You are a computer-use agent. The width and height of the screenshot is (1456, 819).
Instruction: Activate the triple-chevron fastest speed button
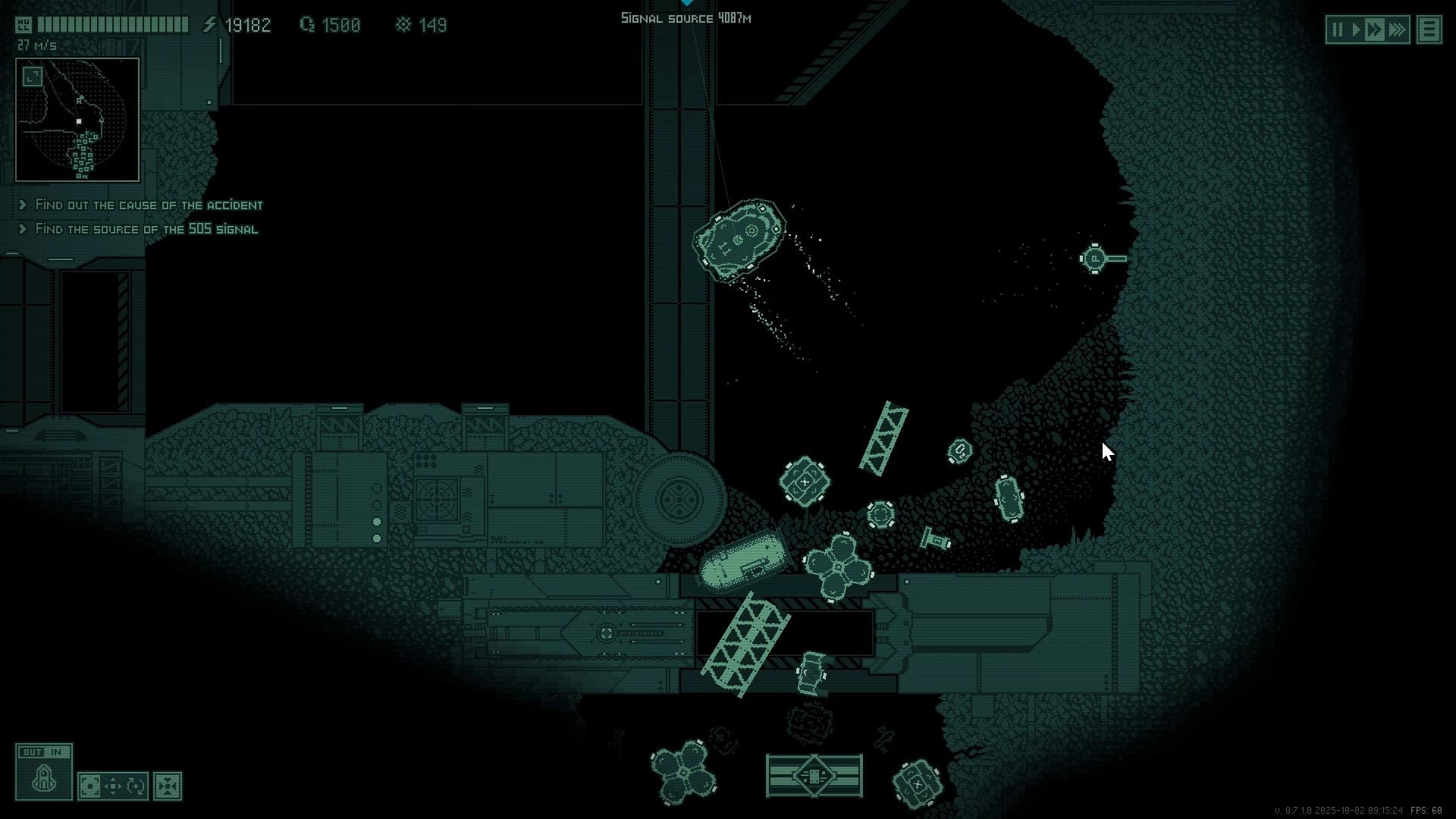(1397, 29)
